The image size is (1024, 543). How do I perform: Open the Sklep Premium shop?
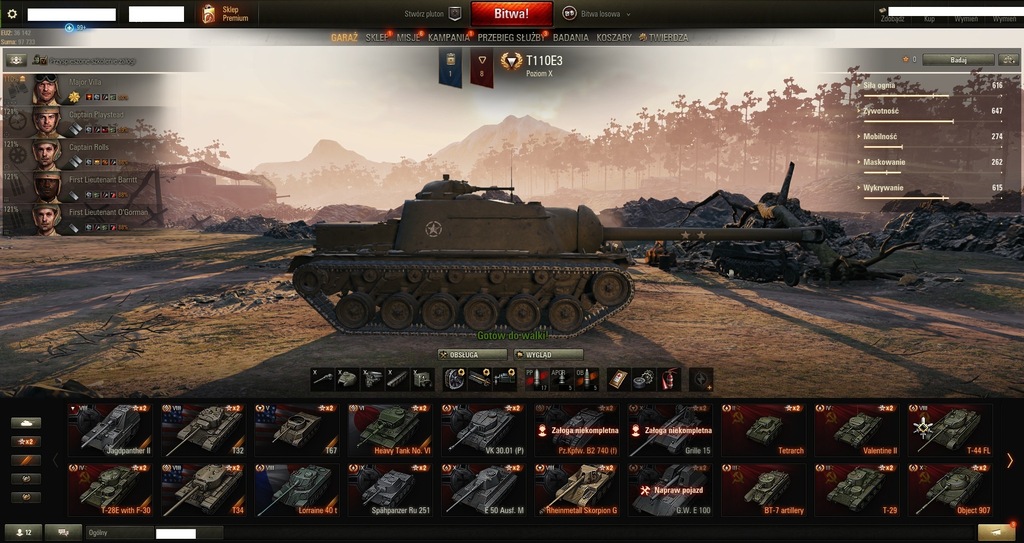tap(223, 14)
